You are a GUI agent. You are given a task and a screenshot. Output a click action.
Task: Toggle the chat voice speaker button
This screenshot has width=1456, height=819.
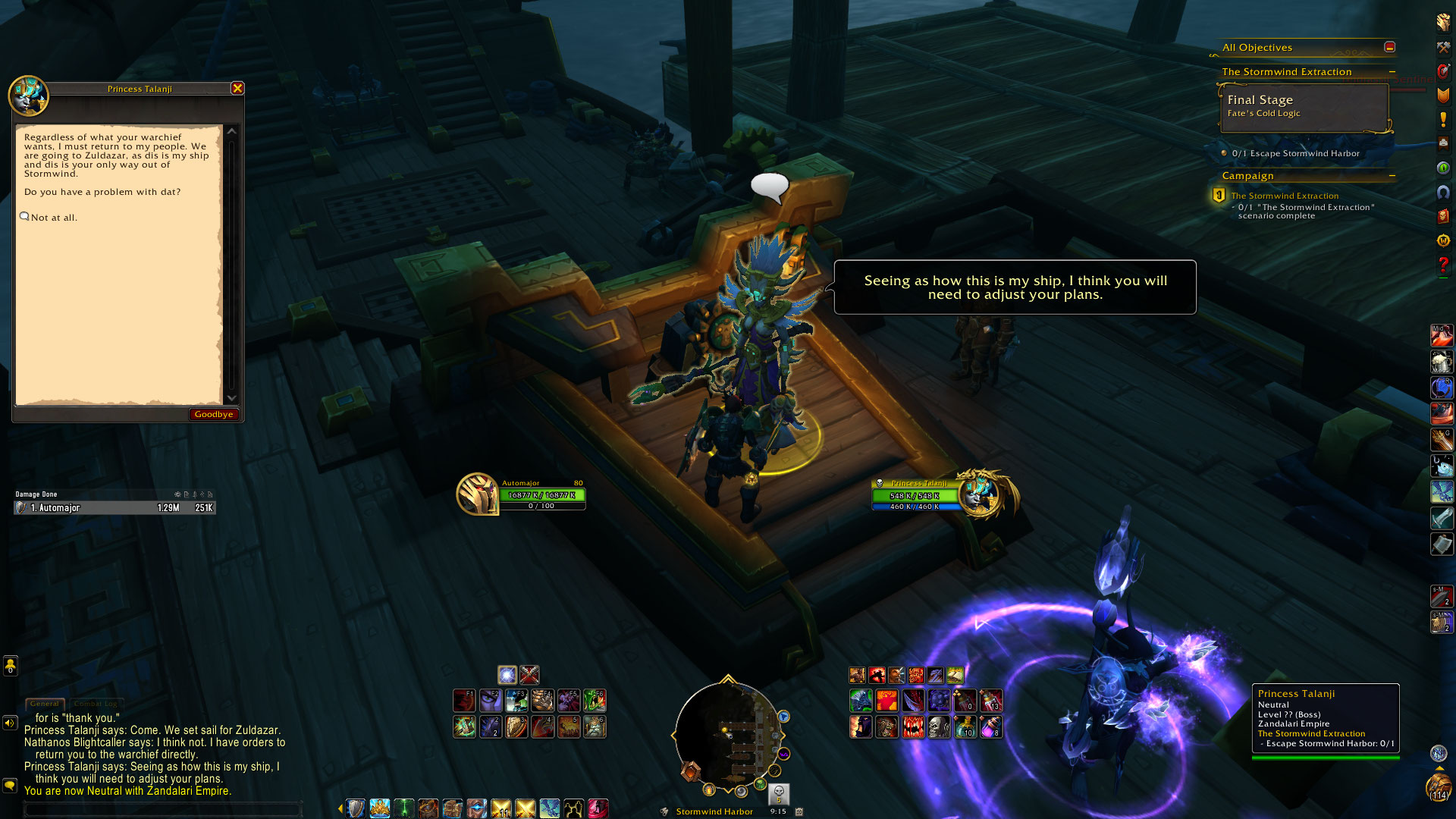[10, 723]
